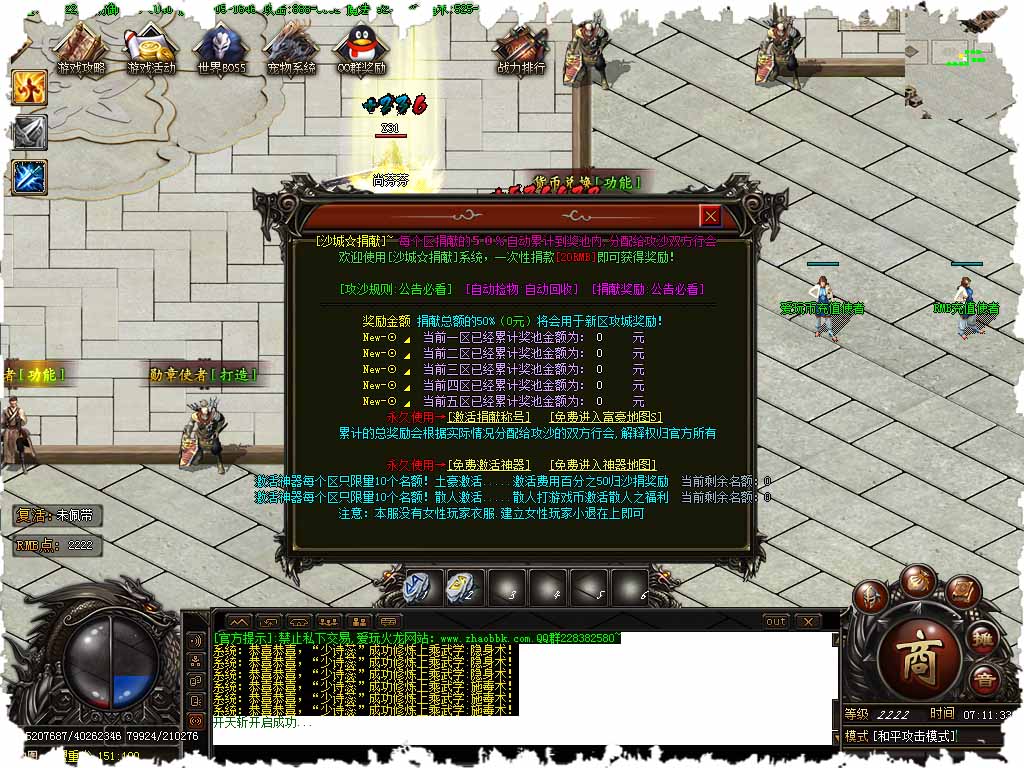Close the Shacheng donation dialog
Screen dimensions: 1024x768
710,216
